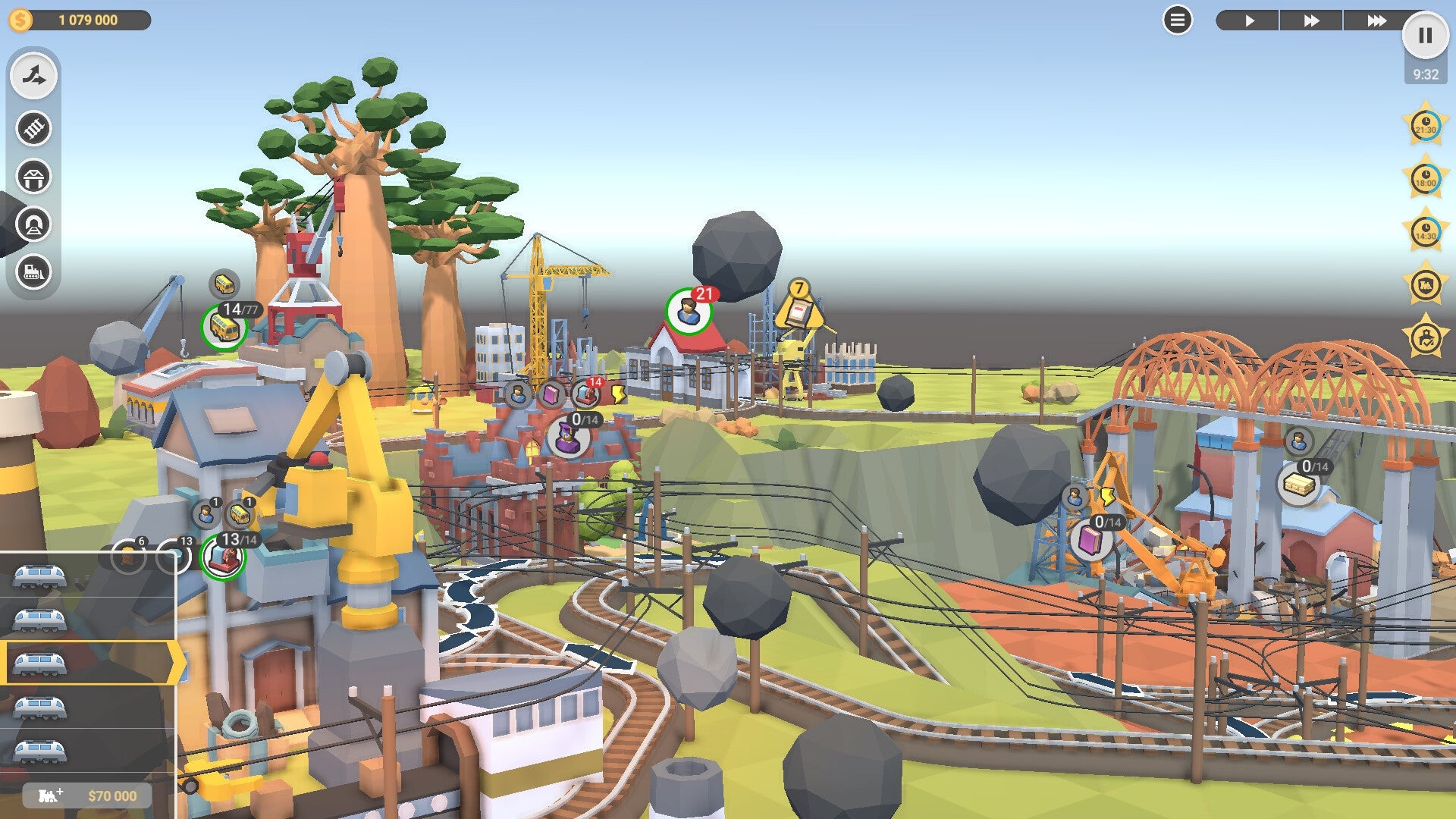The width and height of the screenshot is (1456, 819).
Task: Select the bulldozer demolish tool
Action: tap(32, 269)
